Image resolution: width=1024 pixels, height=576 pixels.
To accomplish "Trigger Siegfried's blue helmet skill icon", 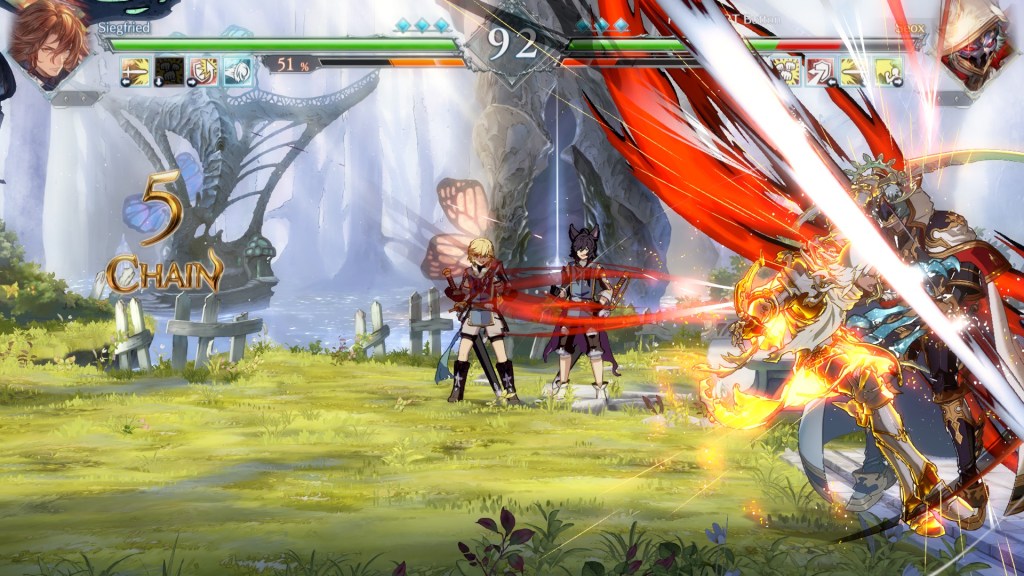I will [238, 71].
